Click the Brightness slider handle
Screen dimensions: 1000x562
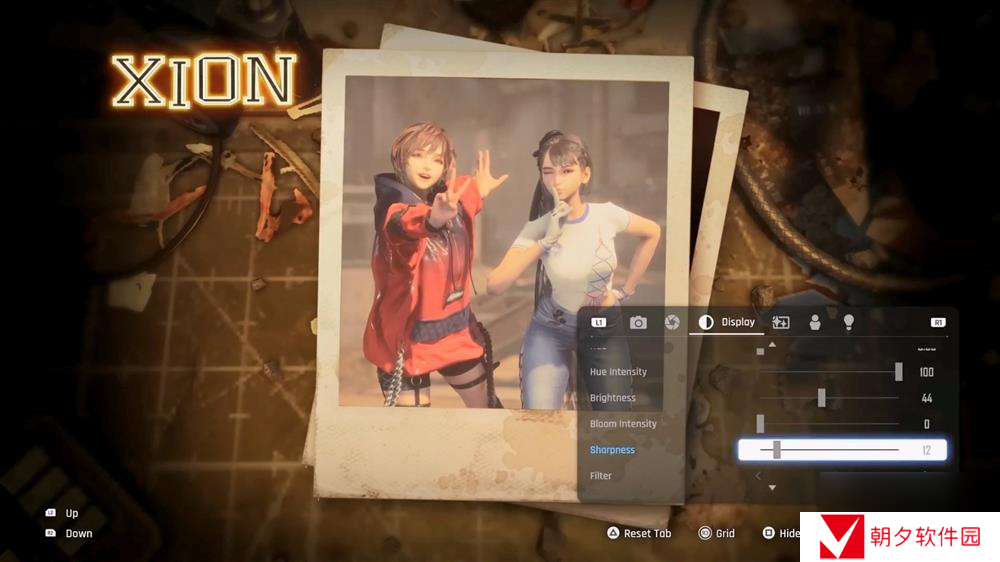821,398
